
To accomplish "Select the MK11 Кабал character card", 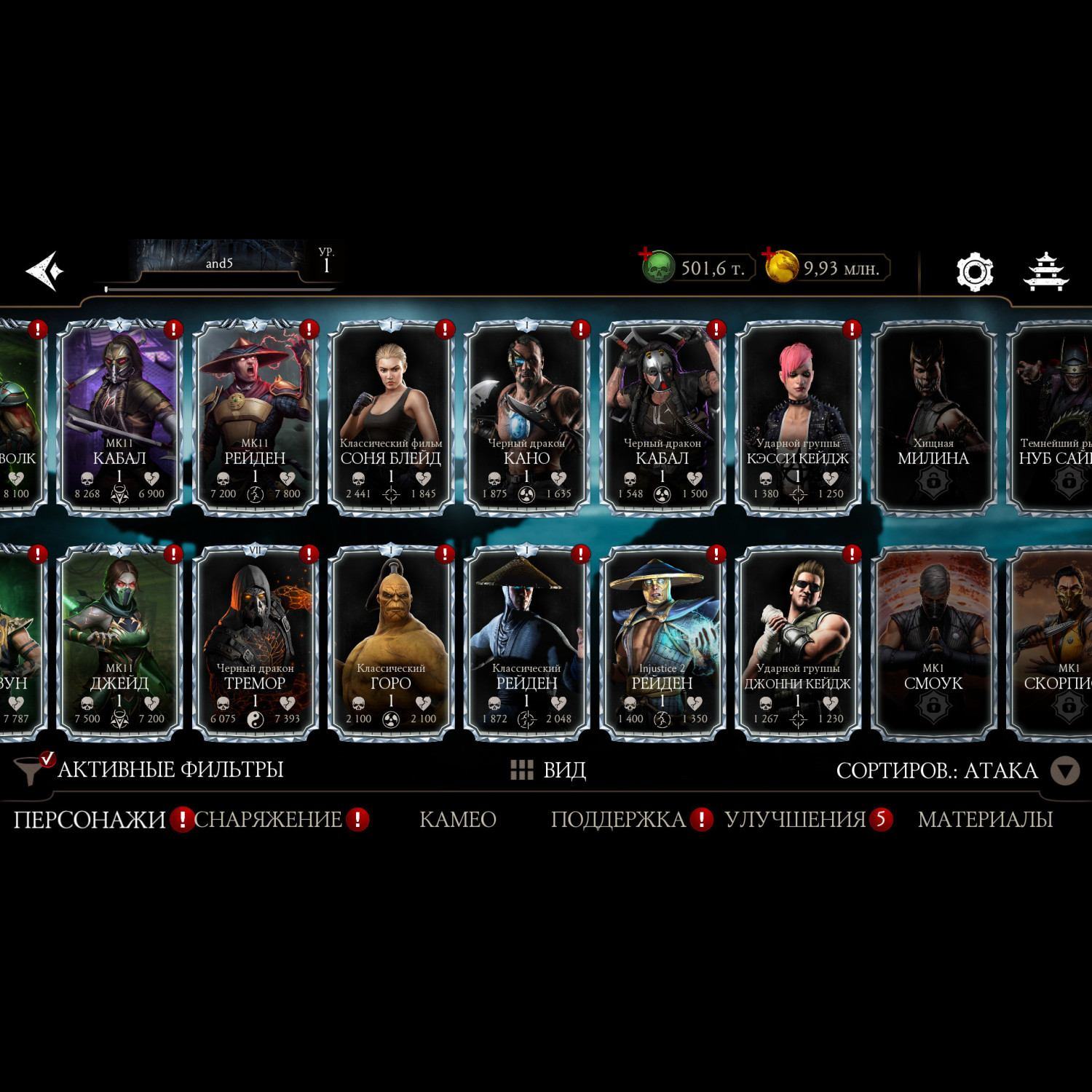I will click(119, 417).
